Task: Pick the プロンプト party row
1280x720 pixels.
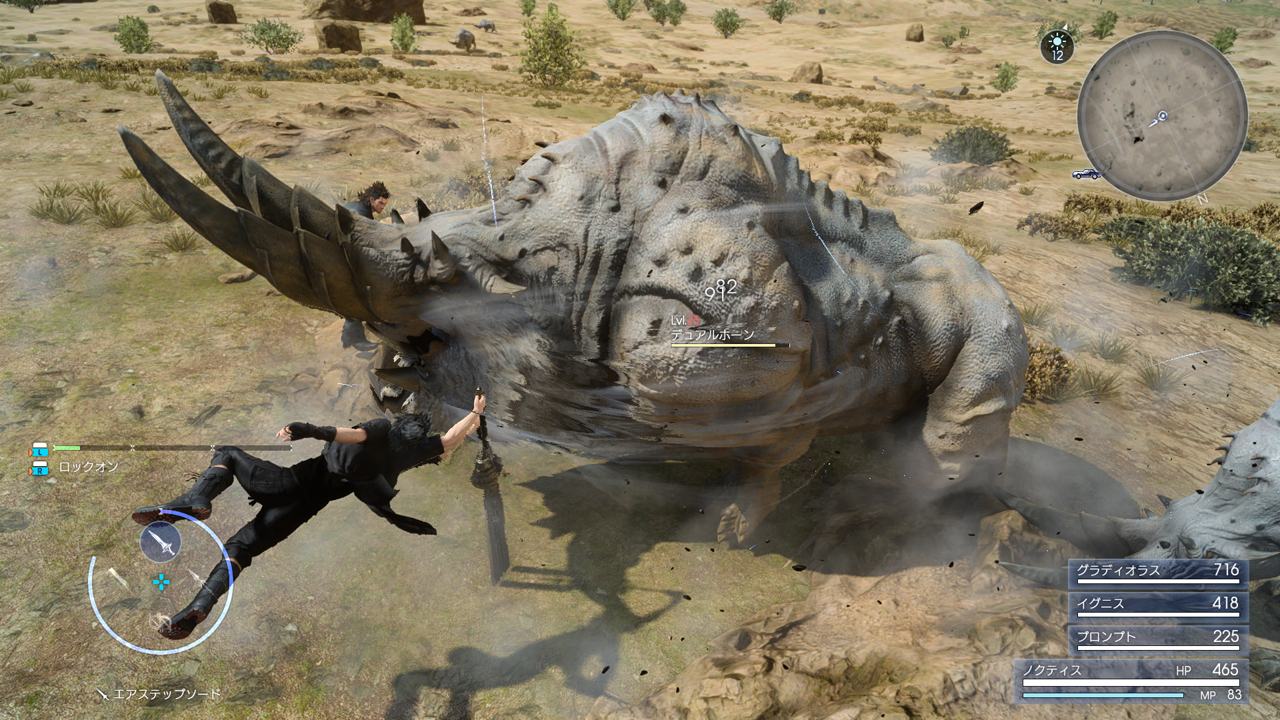Action: pos(1157,638)
